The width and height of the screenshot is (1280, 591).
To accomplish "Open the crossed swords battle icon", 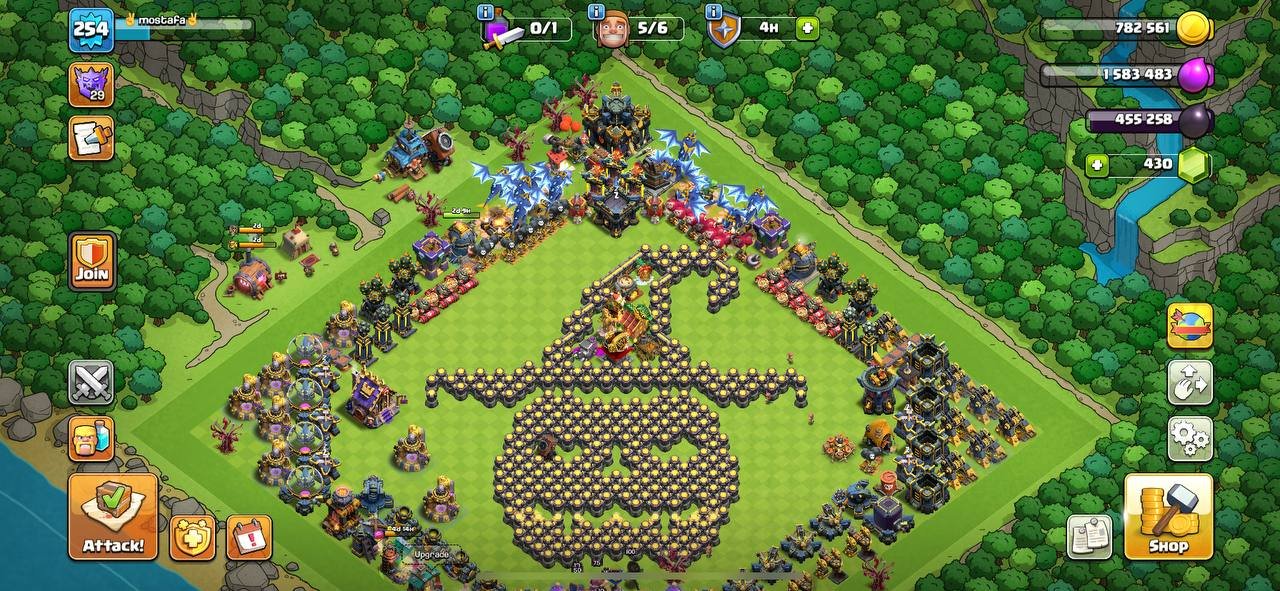I will (91, 382).
